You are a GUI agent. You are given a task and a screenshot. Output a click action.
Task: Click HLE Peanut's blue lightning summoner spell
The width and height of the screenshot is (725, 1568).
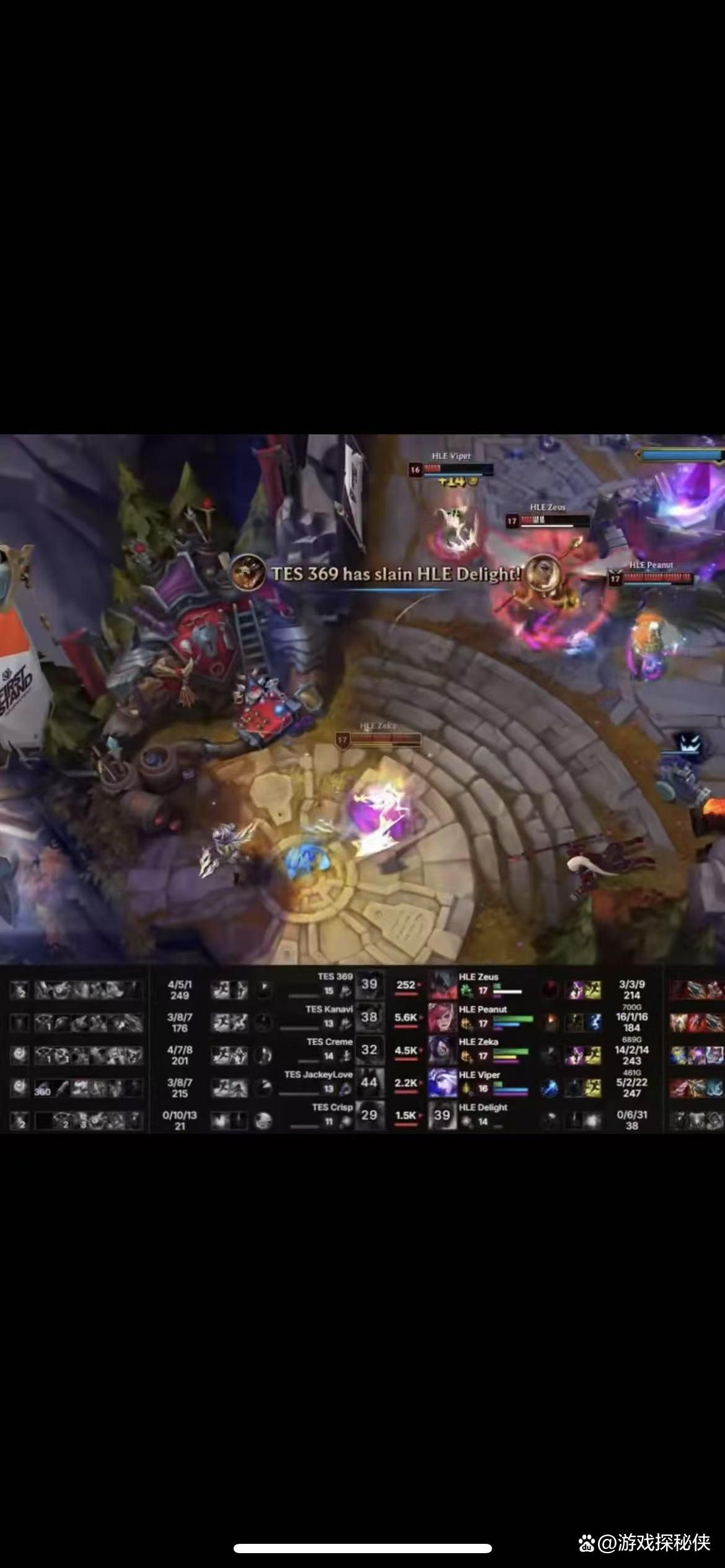pyautogui.click(x=594, y=1022)
